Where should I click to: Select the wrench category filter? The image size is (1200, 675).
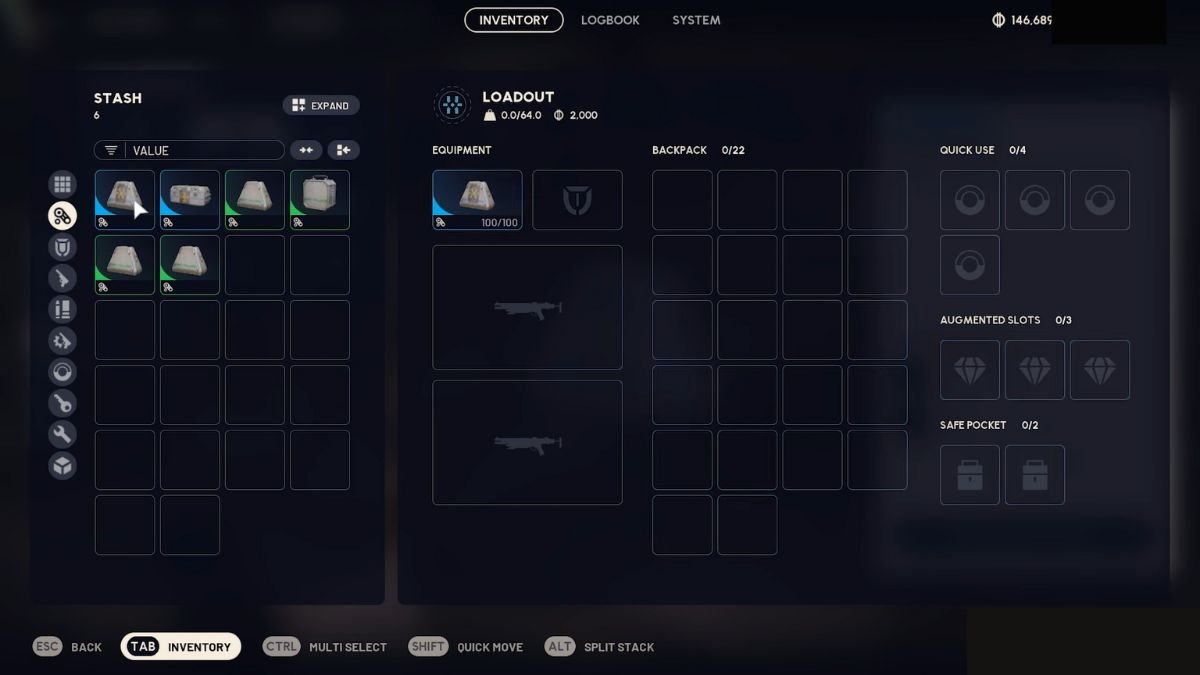point(62,434)
